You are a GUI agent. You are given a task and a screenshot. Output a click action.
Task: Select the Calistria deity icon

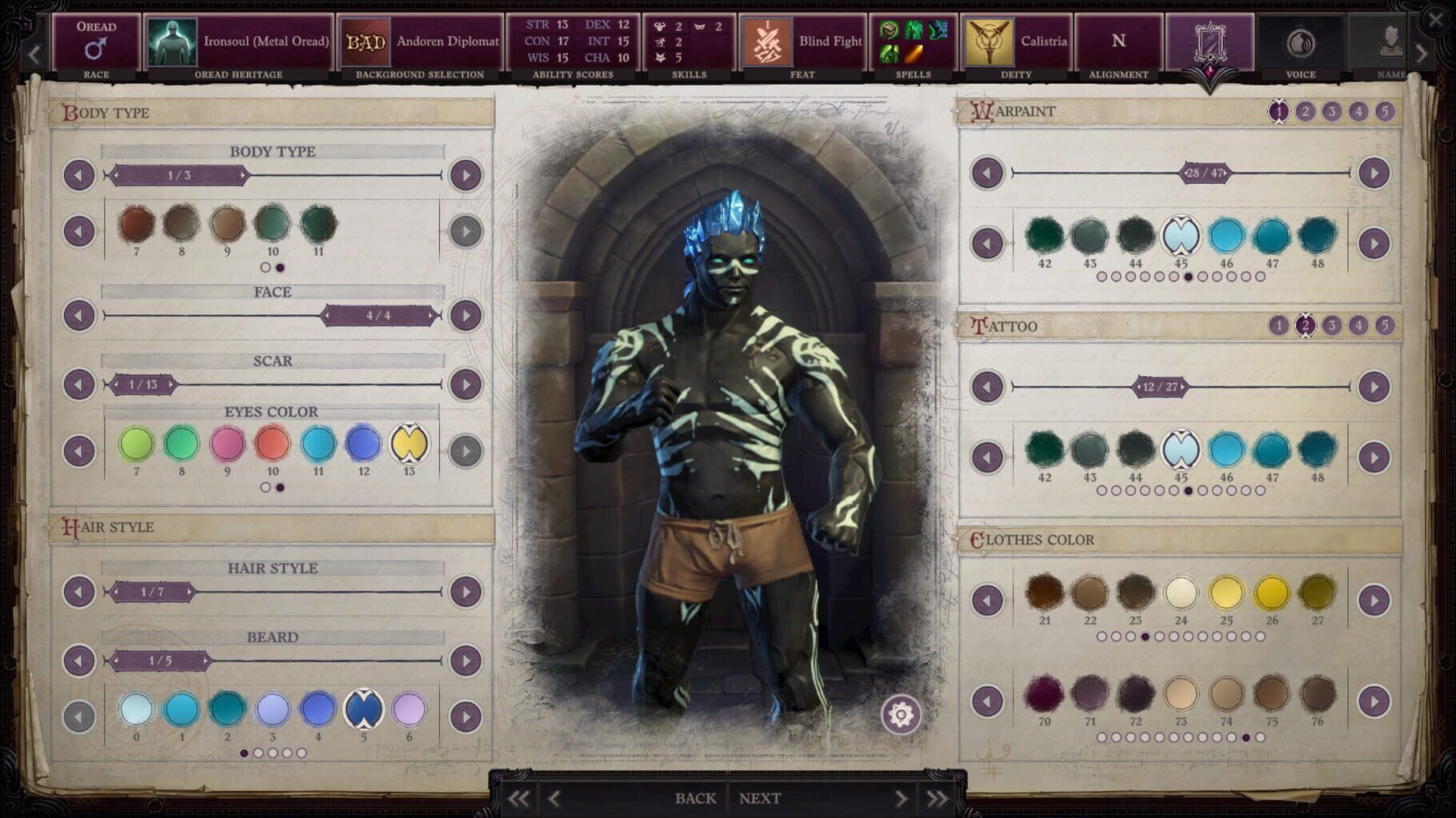(x=989, y=42)
